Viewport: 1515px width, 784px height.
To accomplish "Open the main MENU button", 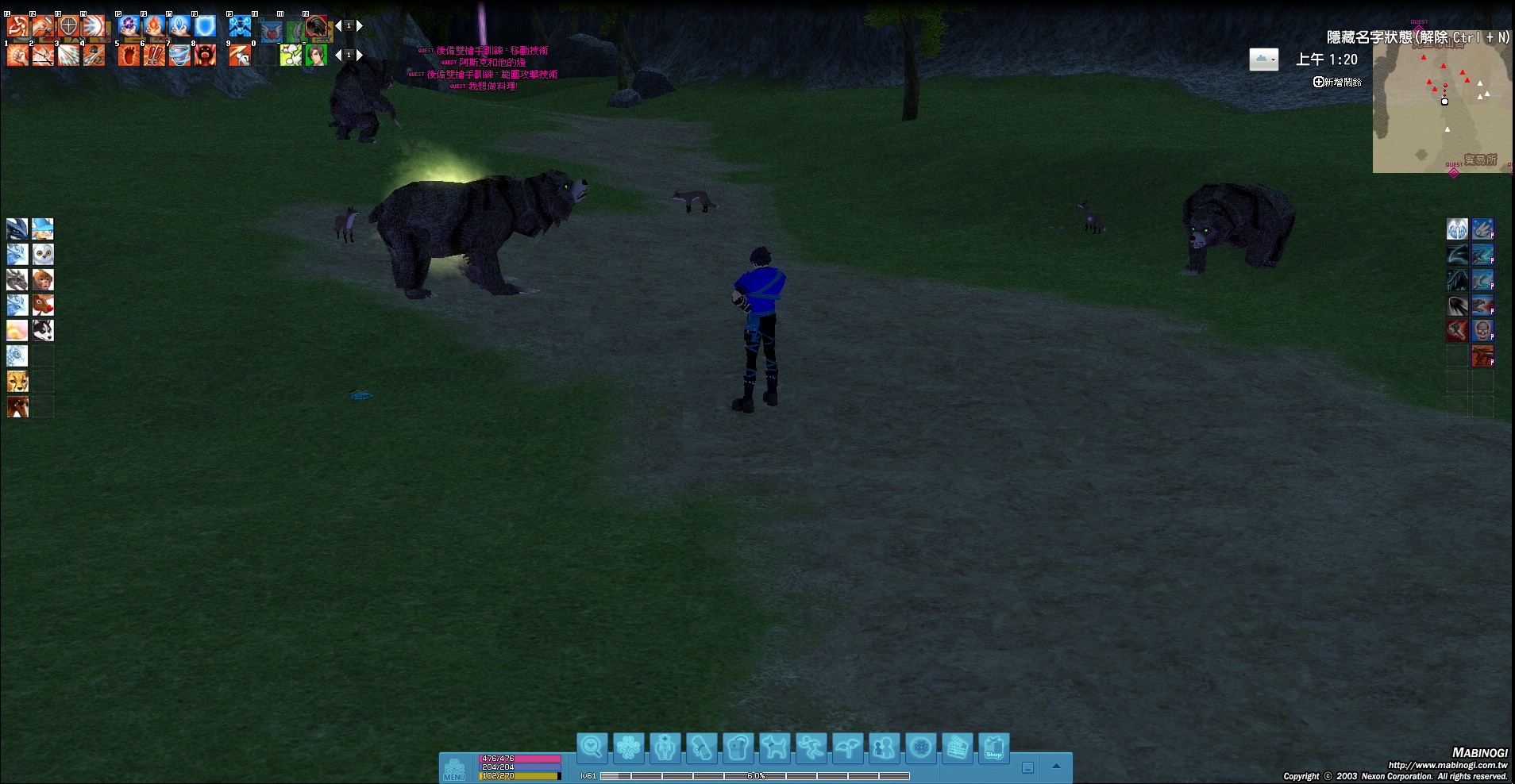I will [x=454, y=769].
